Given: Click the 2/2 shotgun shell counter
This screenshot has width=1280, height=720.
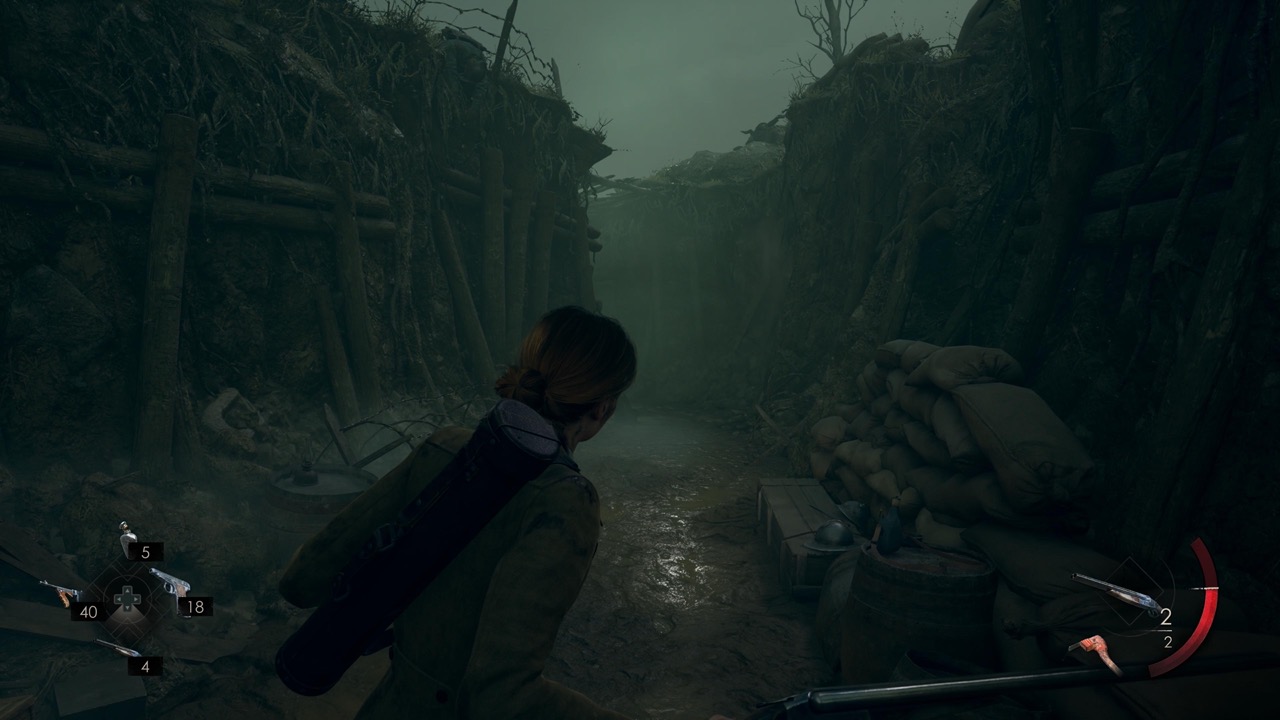Looking at the screenshot, I should 1167,628.
